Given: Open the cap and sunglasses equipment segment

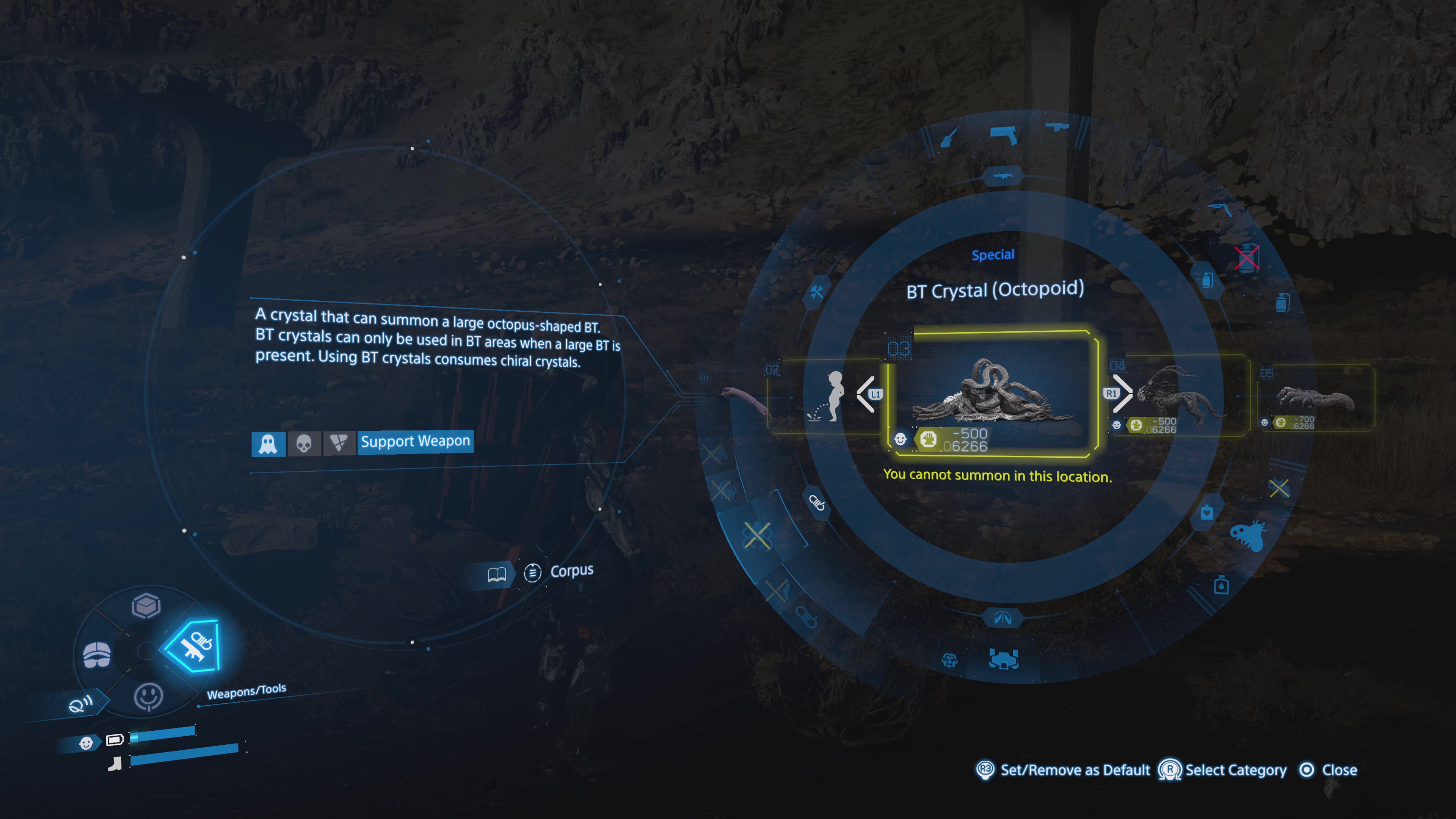Looking at the screenshot, I should point(97,655).
